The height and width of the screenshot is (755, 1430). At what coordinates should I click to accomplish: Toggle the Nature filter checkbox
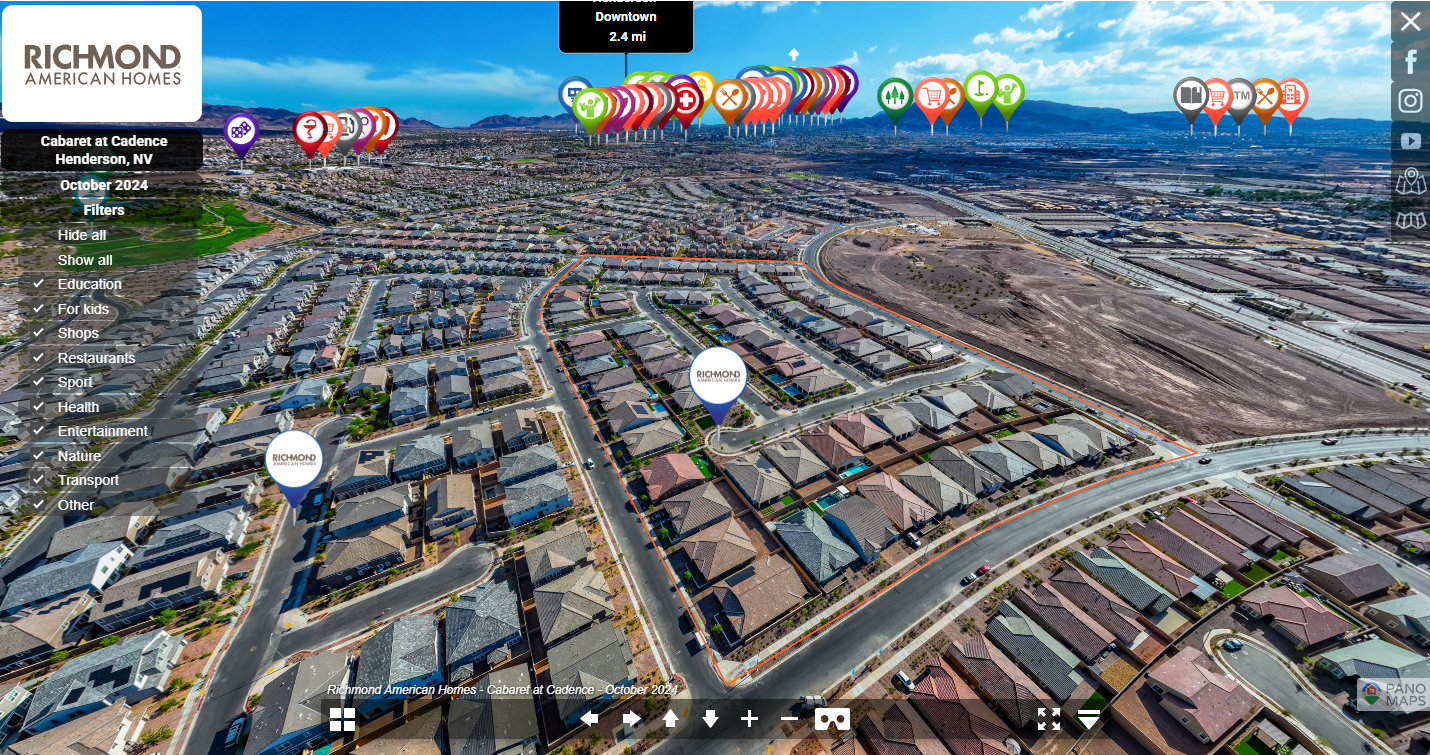coord(39,456)
